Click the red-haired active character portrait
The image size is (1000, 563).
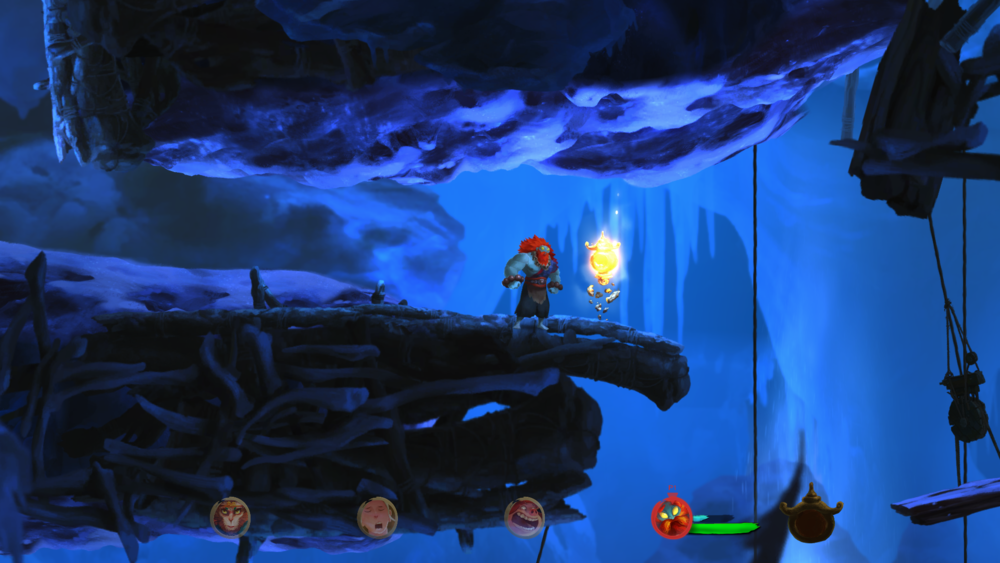tap(671, 518)
